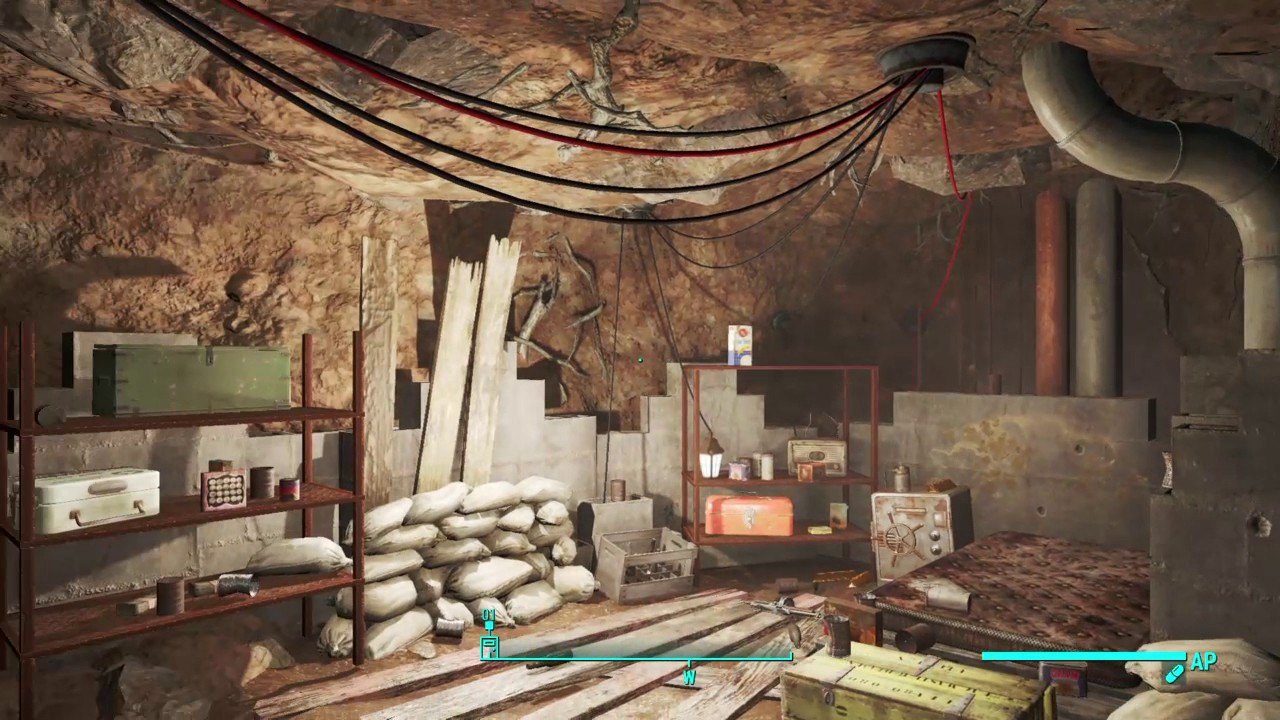Viewport: 1280px width, 720px height.
Task: Click the ammo counter showing 01
Action: (488, 612)
